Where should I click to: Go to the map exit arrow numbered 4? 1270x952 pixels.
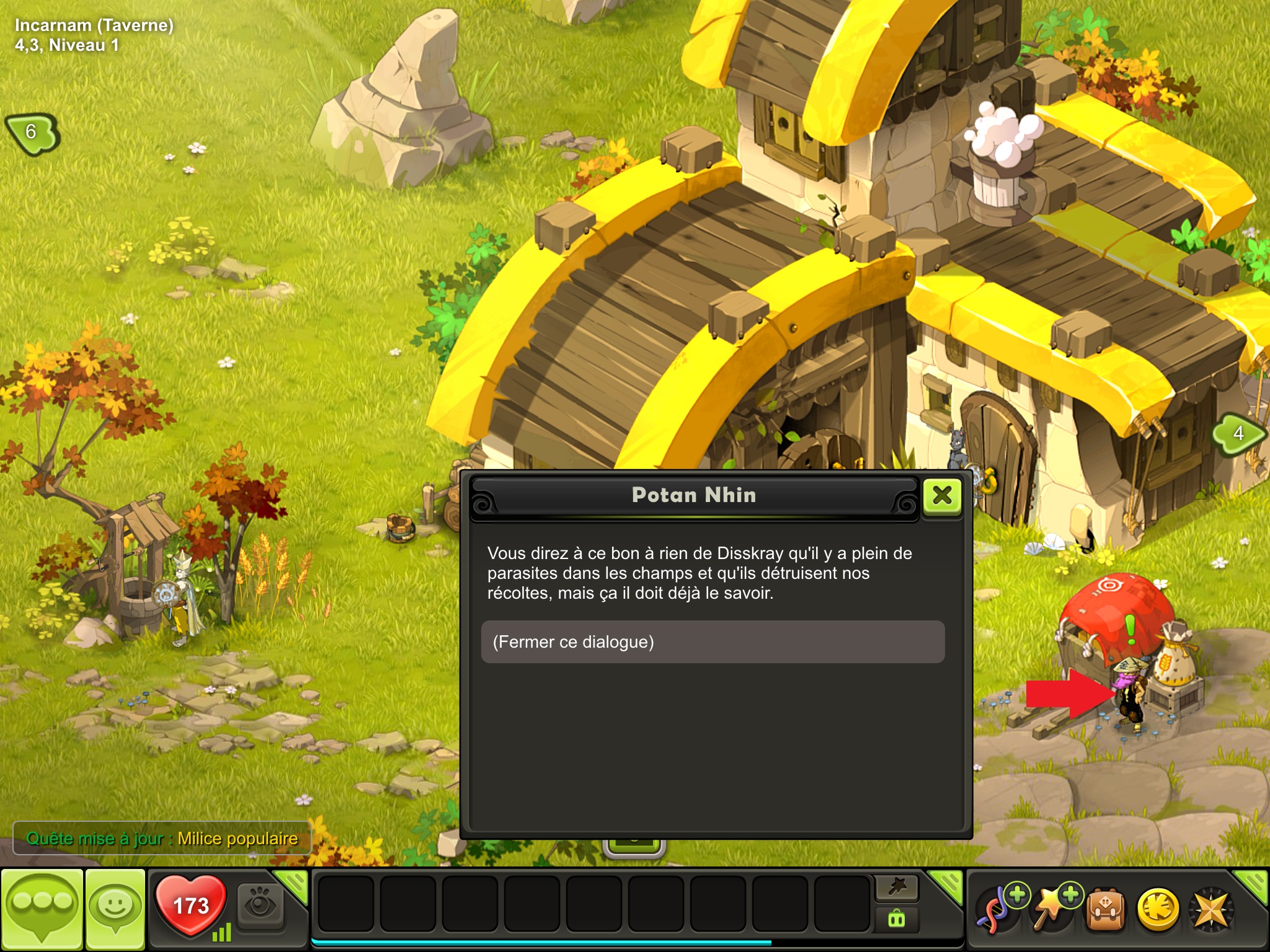(1237, 433)
